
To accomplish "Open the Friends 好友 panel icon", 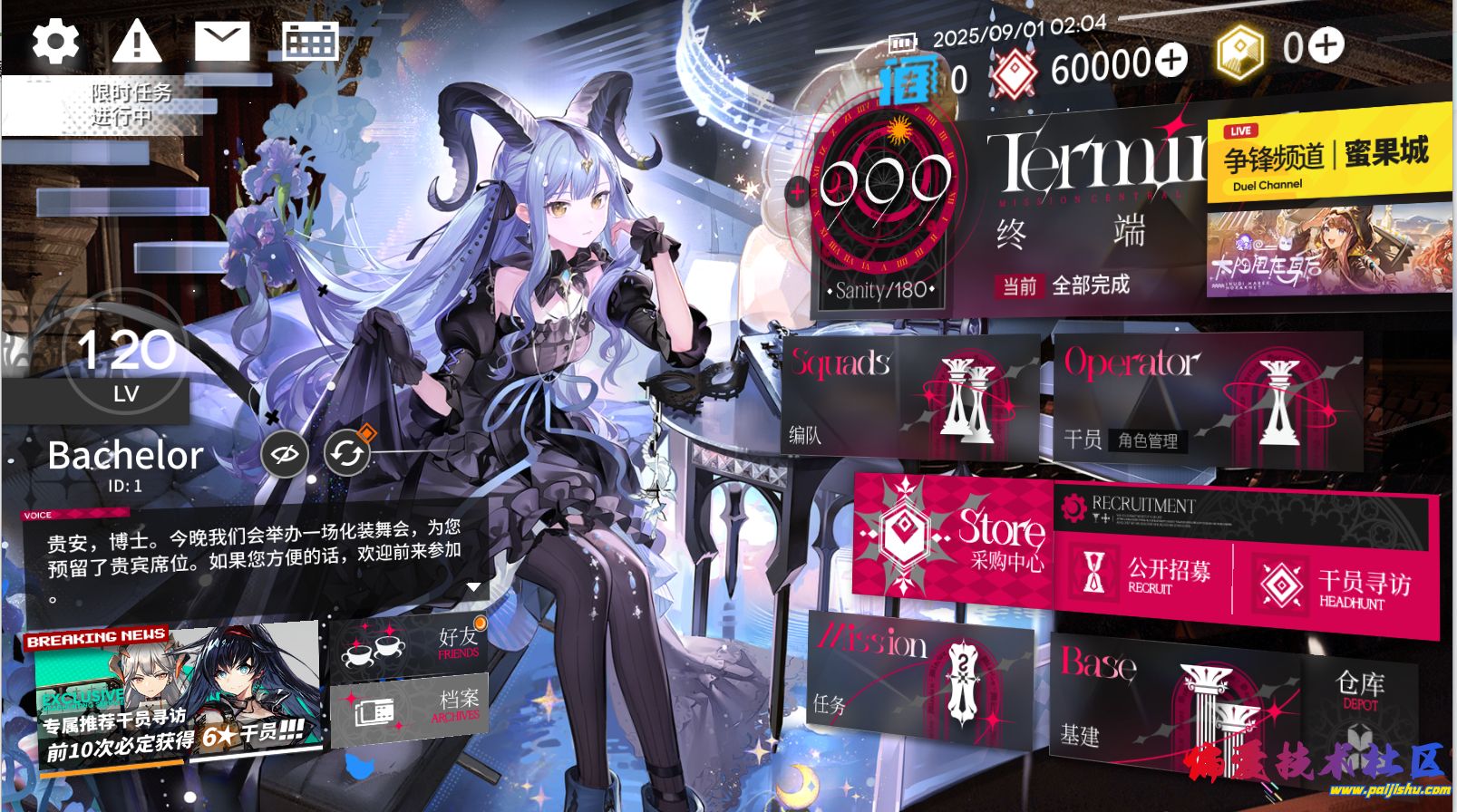I will point(408,644).
